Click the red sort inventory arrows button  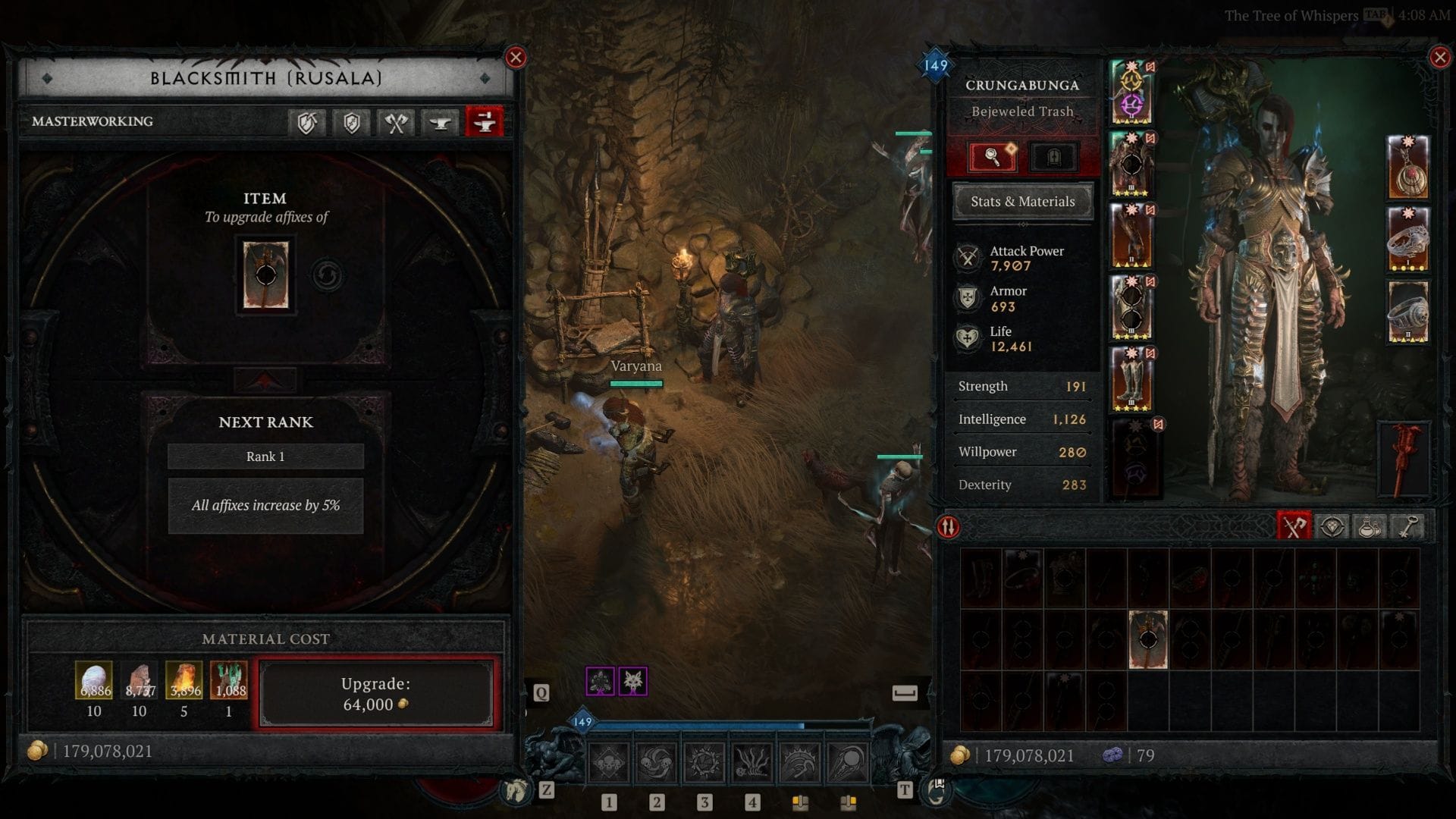(x=949, y=527)
